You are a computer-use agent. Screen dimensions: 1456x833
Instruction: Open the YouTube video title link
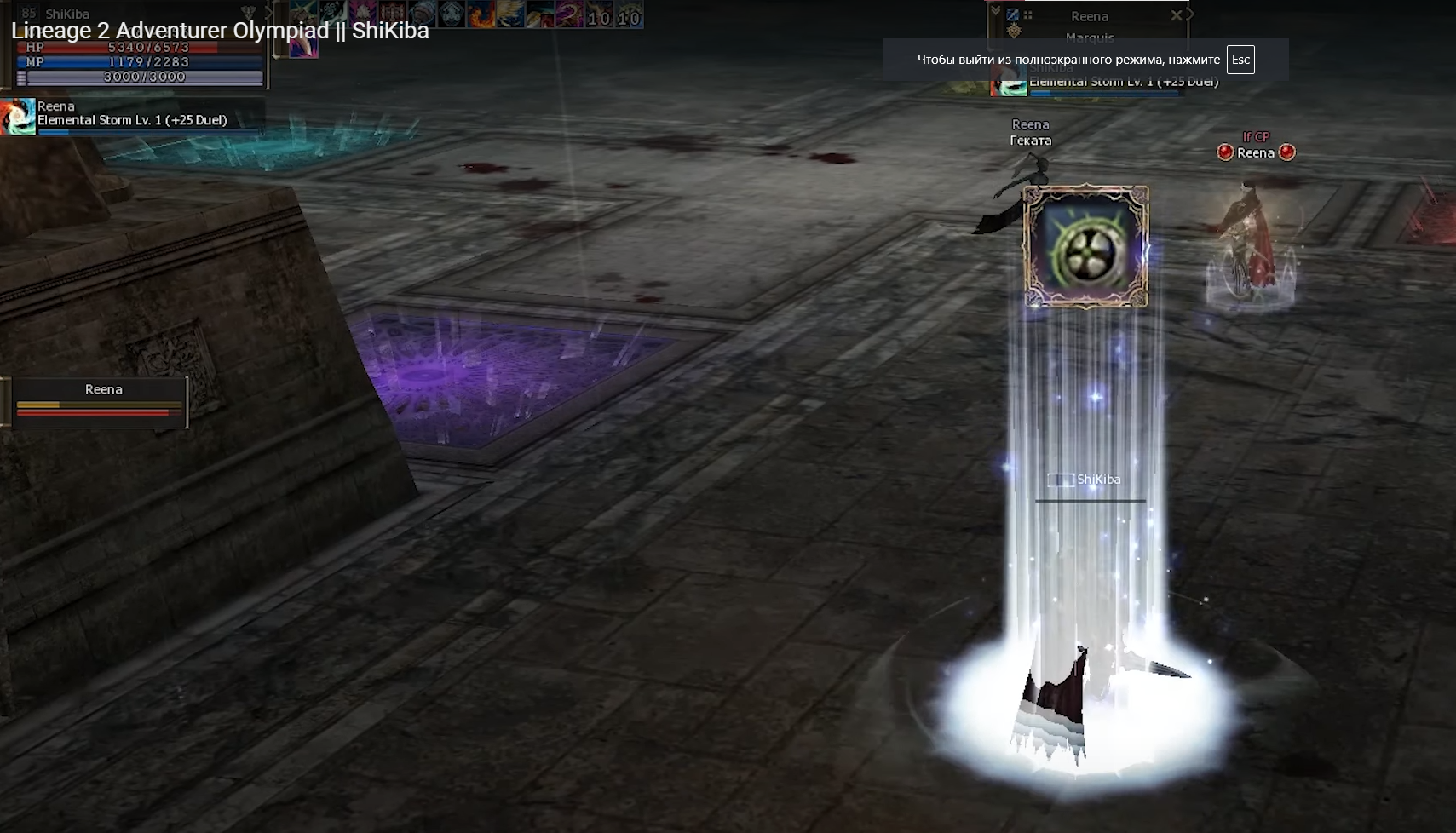tap(220, 31)
